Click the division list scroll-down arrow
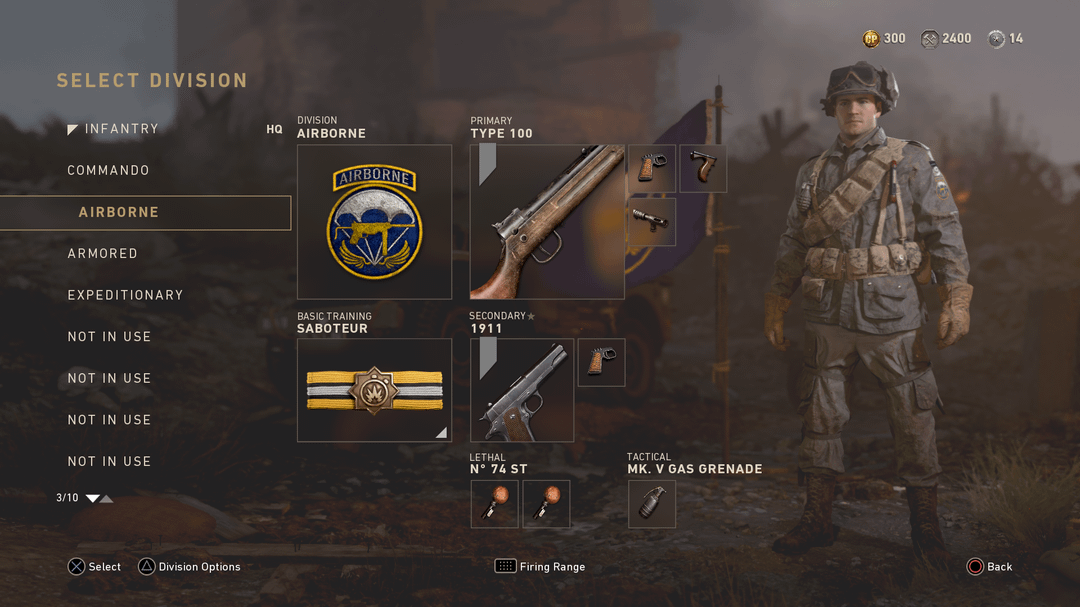1080x607 pixels. [92, 498]
